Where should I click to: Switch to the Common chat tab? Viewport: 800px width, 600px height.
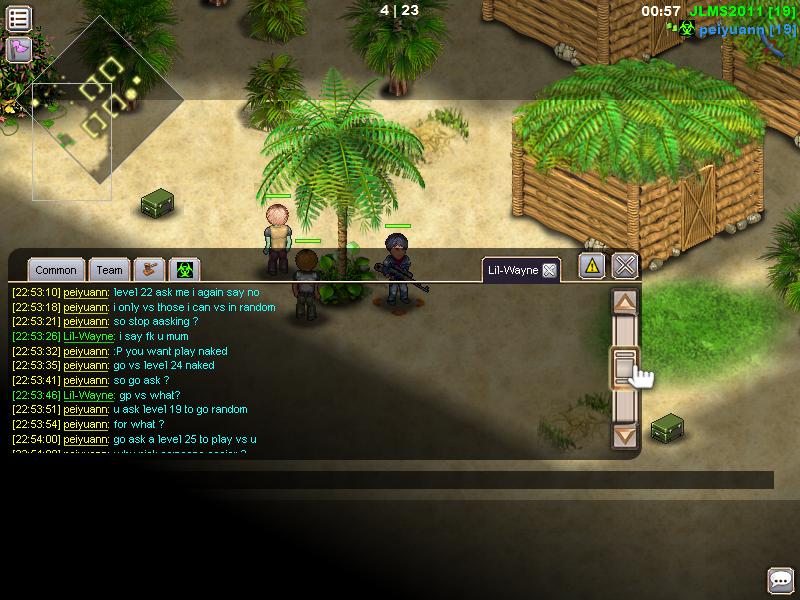tap(55, 270)
